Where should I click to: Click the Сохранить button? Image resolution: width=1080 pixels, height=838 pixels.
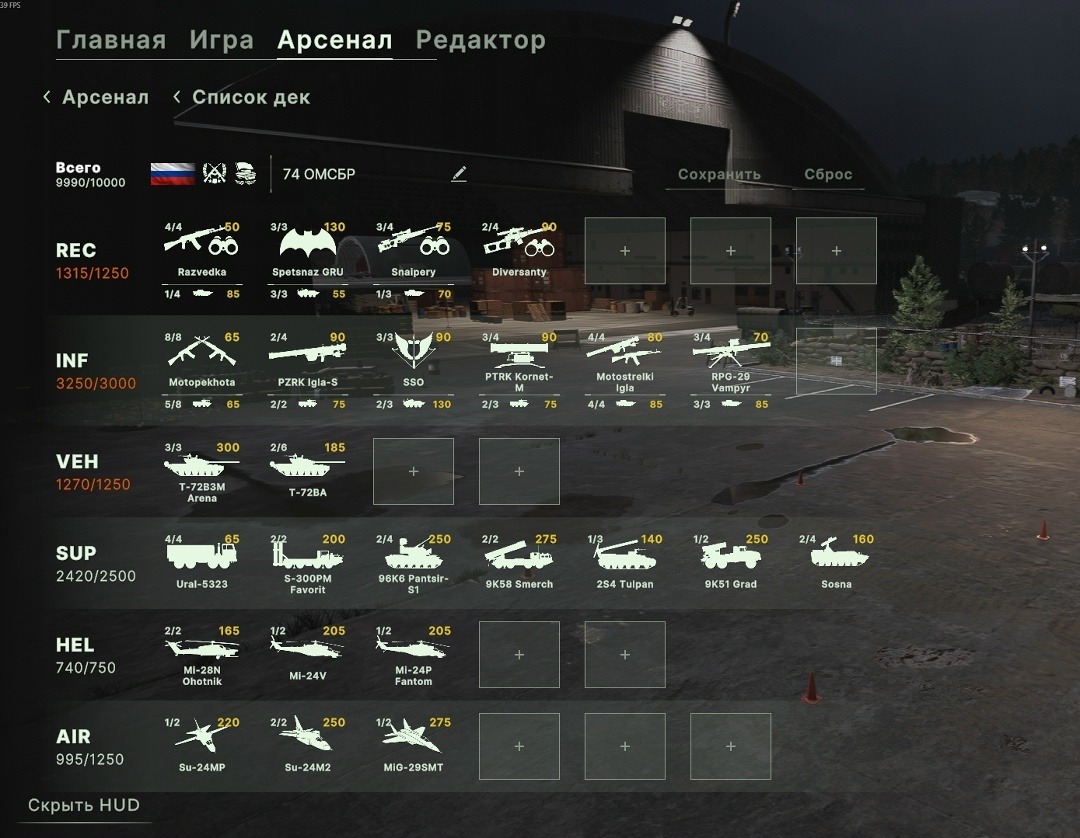click(719, 174)
